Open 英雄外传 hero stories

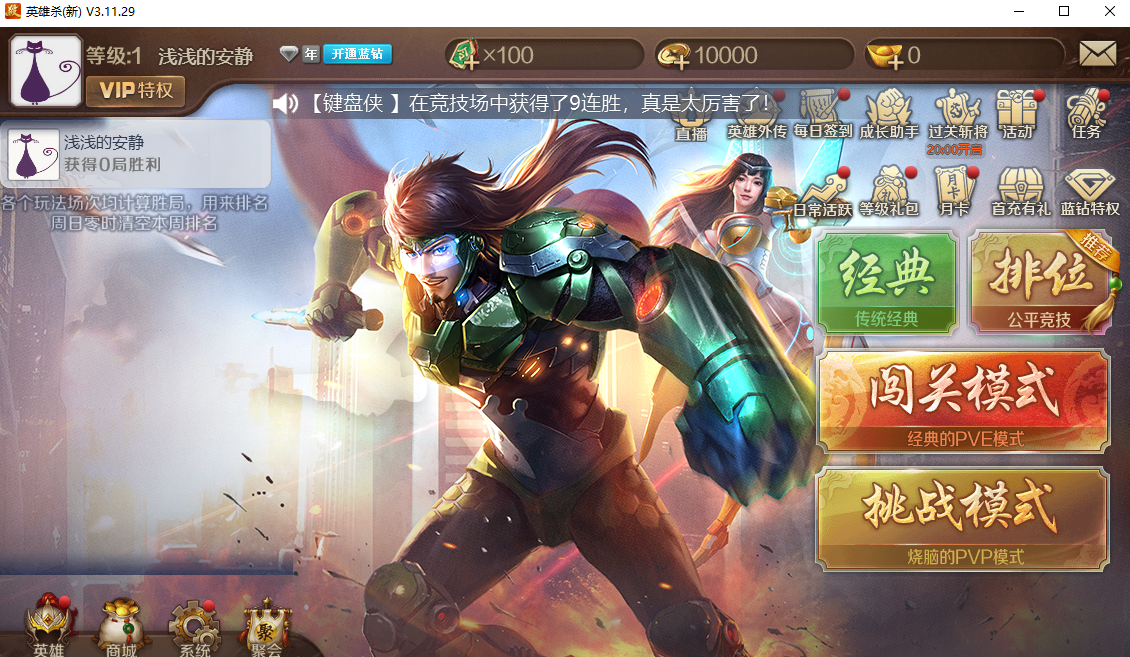tap(757, 113)
